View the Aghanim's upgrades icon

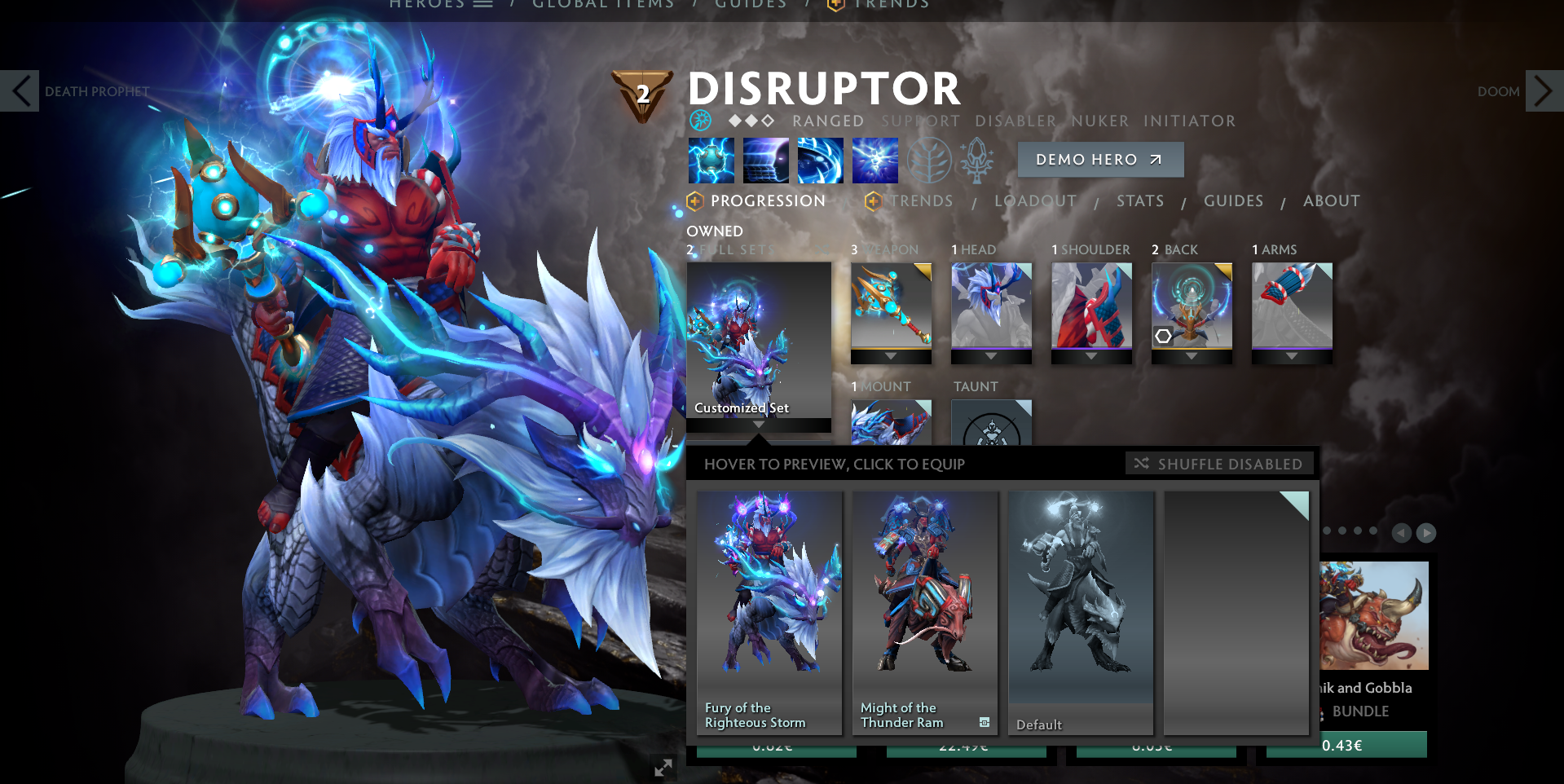pyautogui.click(x=976, y=160)
